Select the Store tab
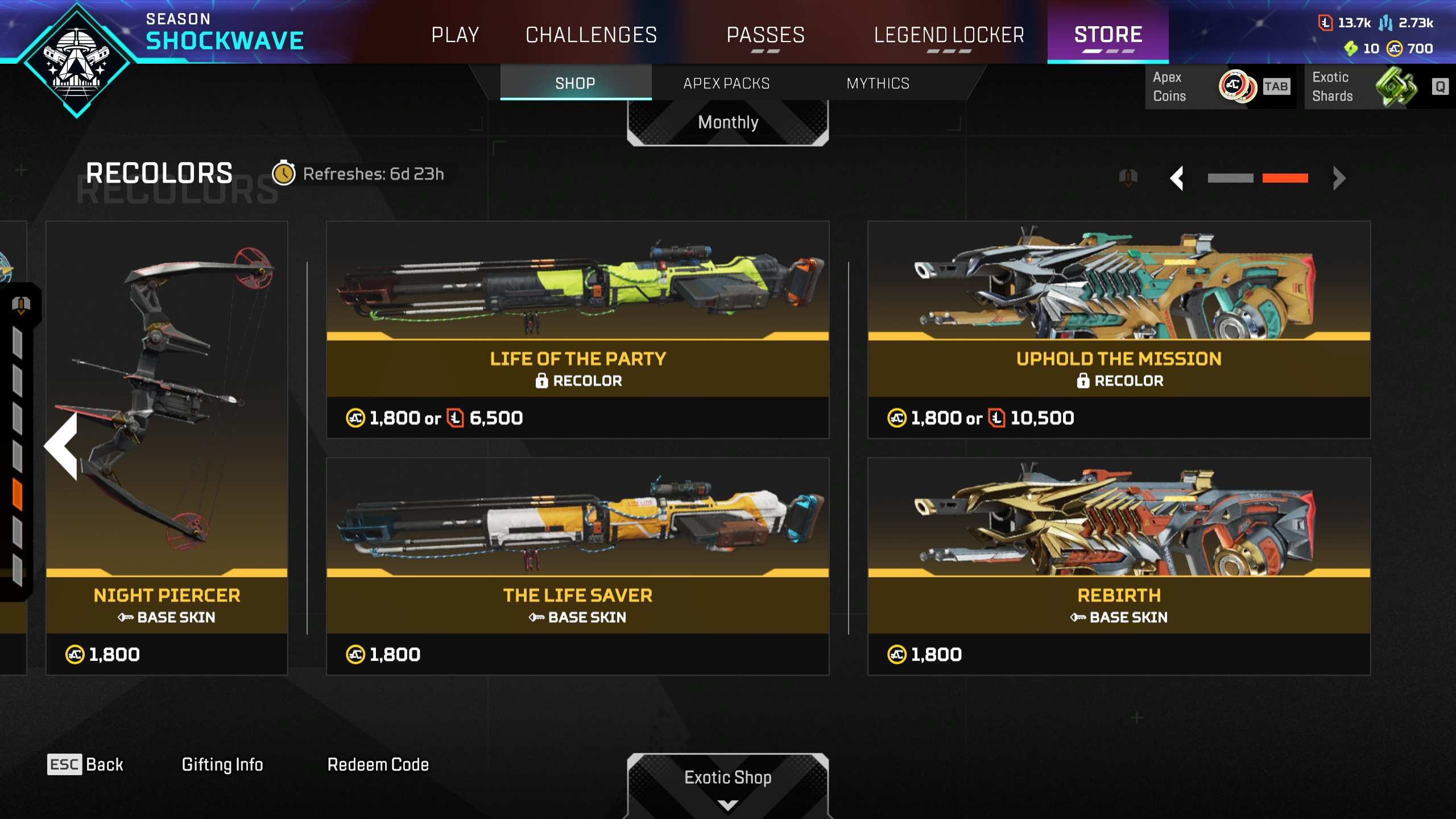This screenshot has height=819, width=1456. [1108, 35]
